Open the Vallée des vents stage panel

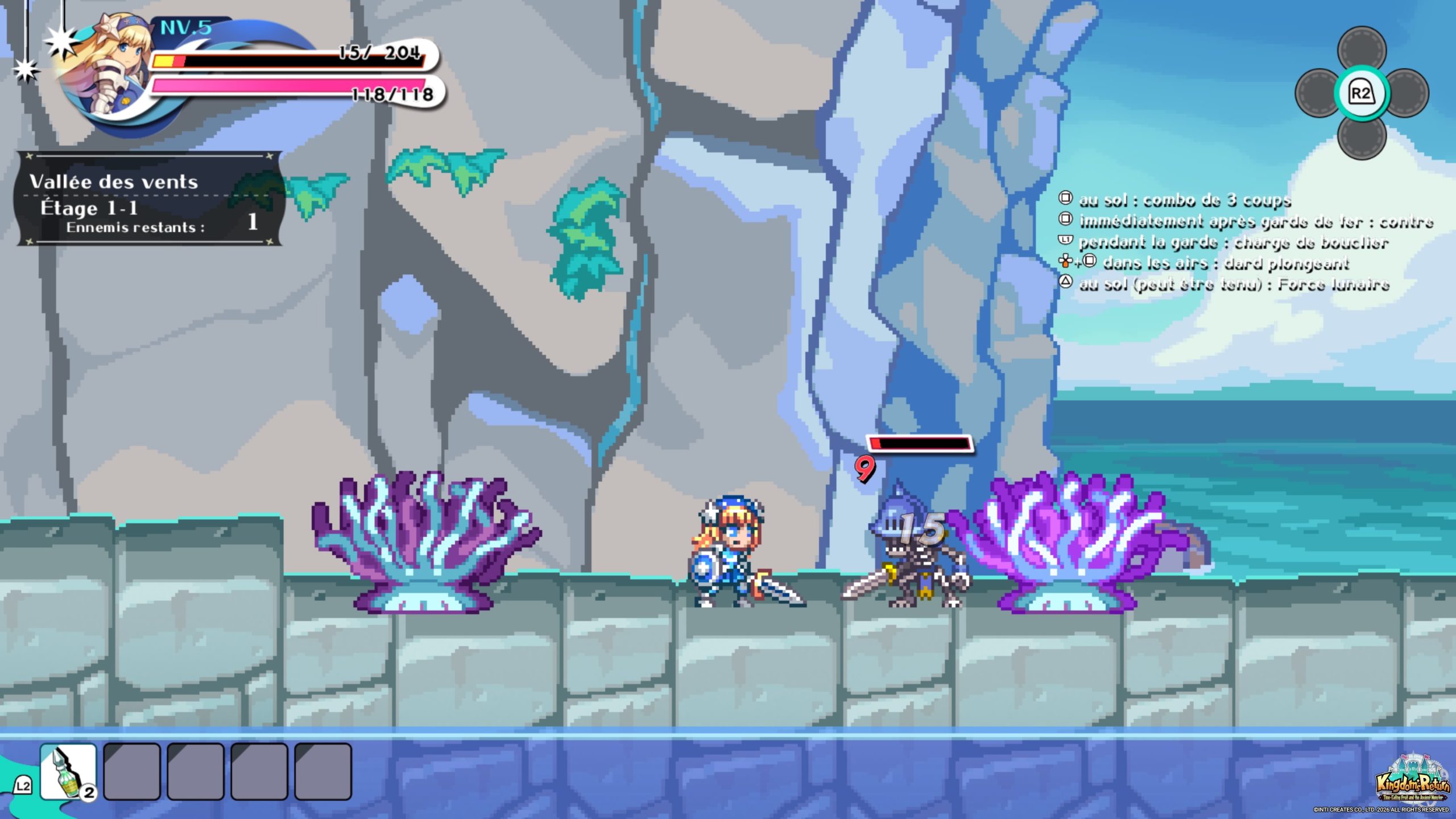coord(149,199)
